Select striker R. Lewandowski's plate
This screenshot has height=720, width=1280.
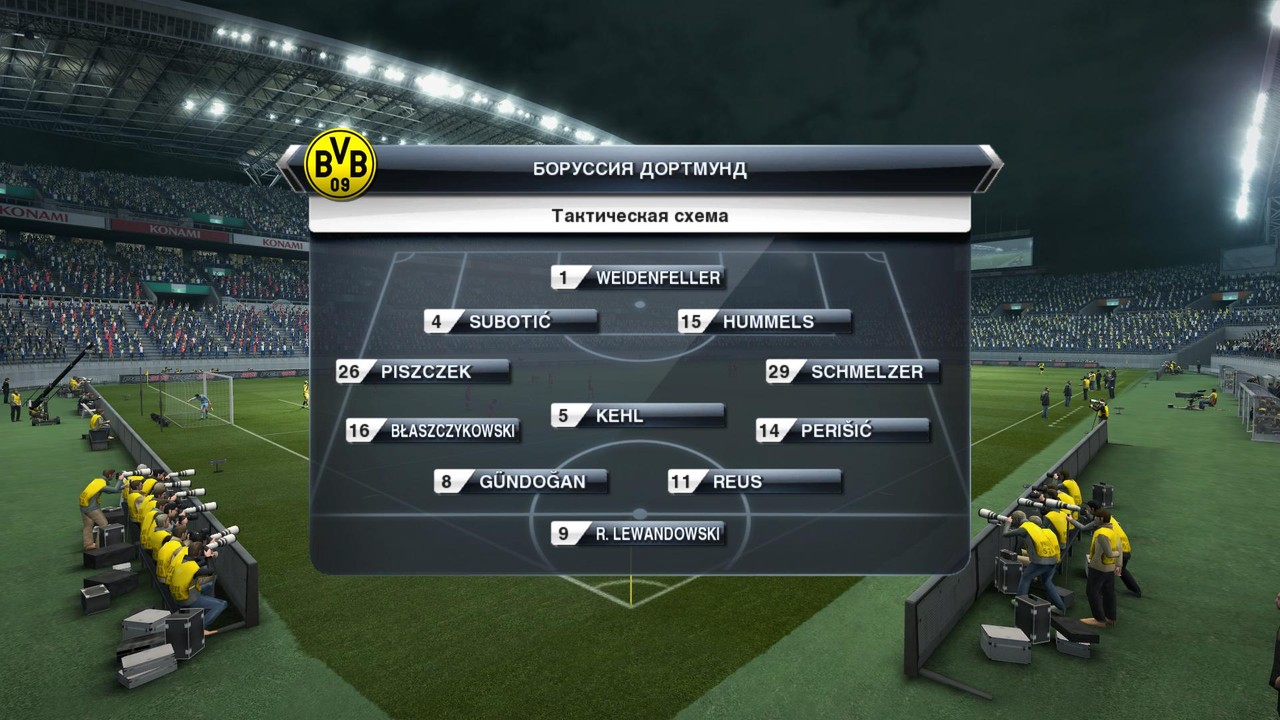pos(637,534)
